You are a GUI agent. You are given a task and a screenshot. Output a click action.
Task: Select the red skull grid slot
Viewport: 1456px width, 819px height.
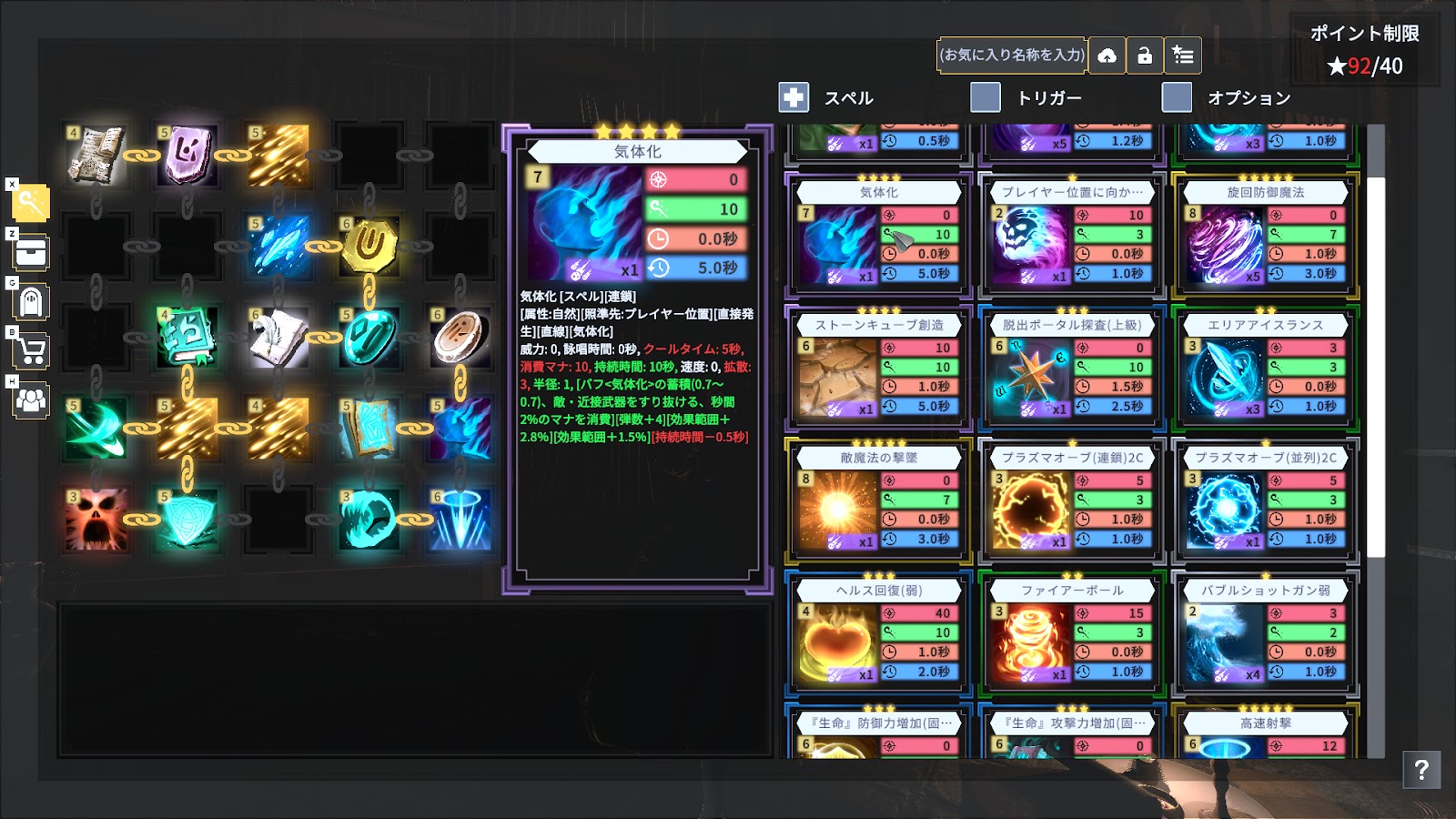click(96, 520)
